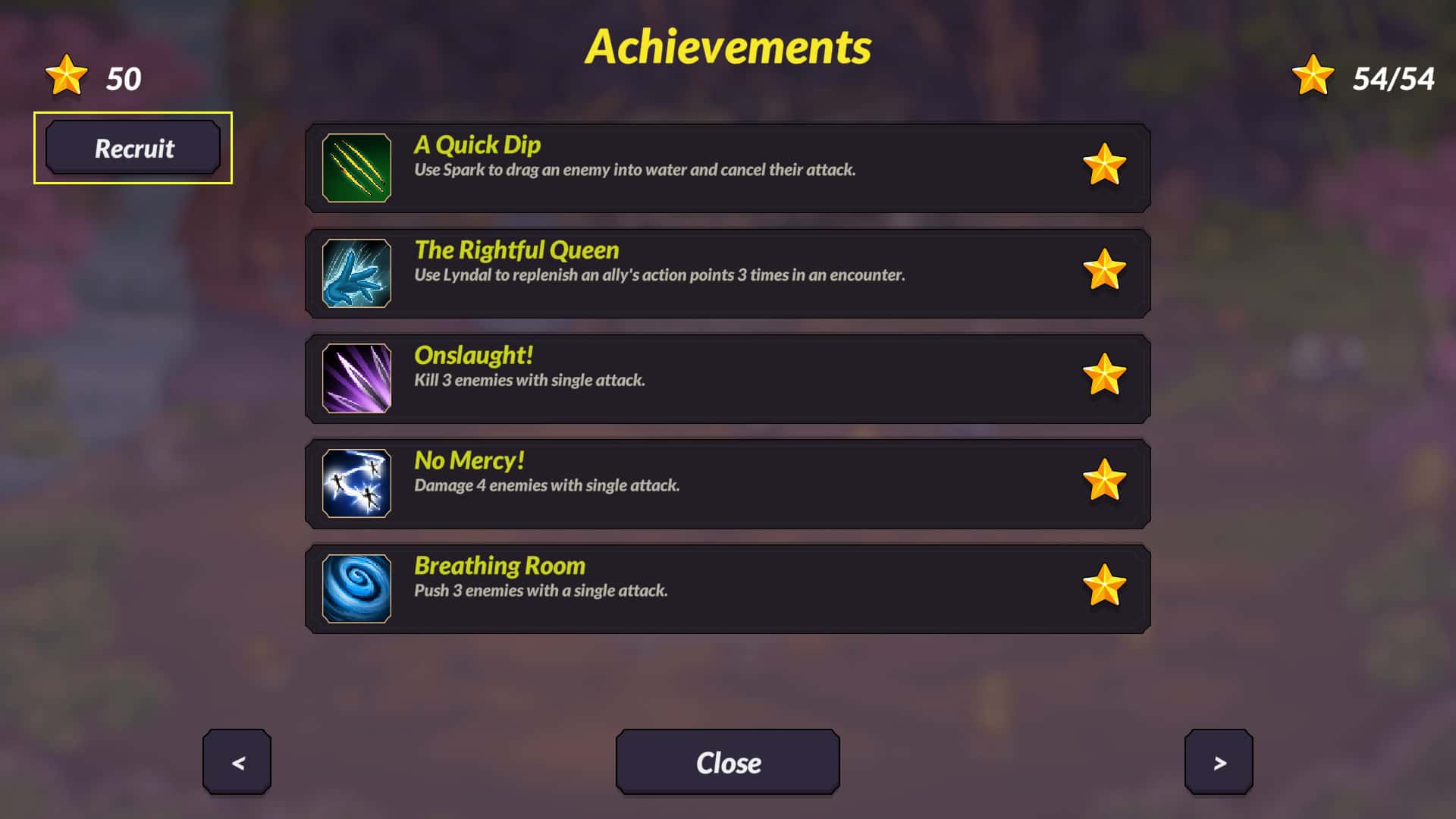Choose the Onslaught! achievement entry
The width and height of the screenshot is (1456, 819).
tap(728, 378)
